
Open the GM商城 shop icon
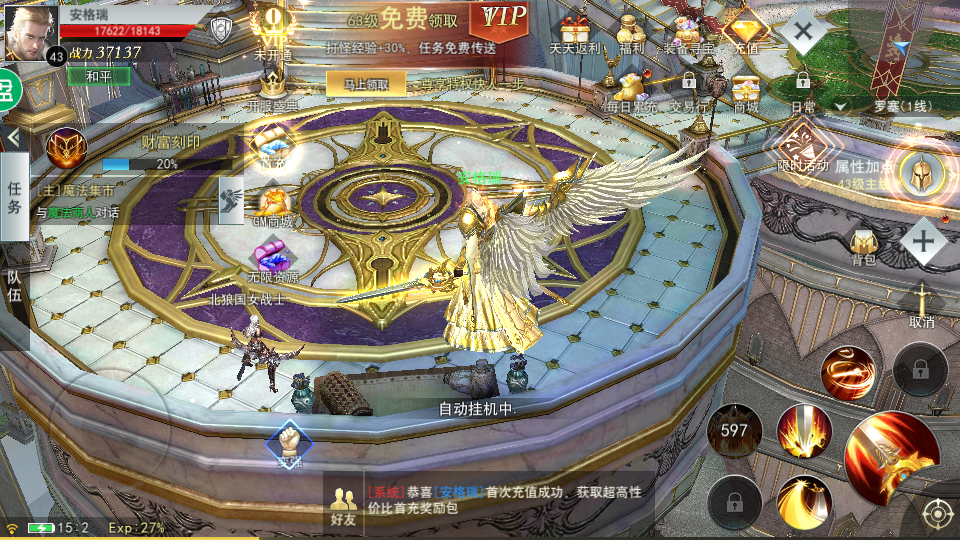(272, 205)
